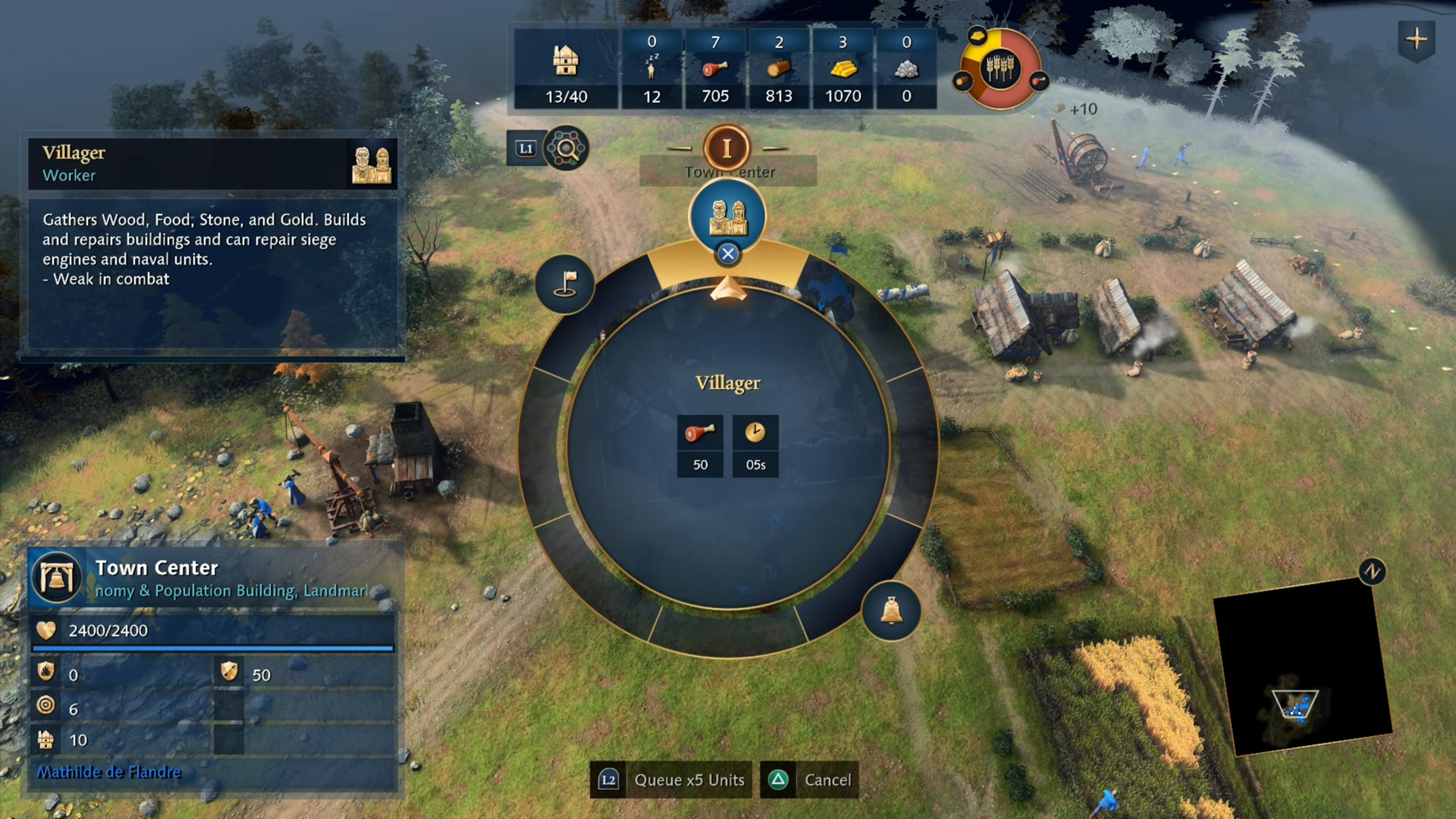This screenshot has width=1456, height=819.
Task: Select the Age I emblem above Town Center
Action: [726, 148]
